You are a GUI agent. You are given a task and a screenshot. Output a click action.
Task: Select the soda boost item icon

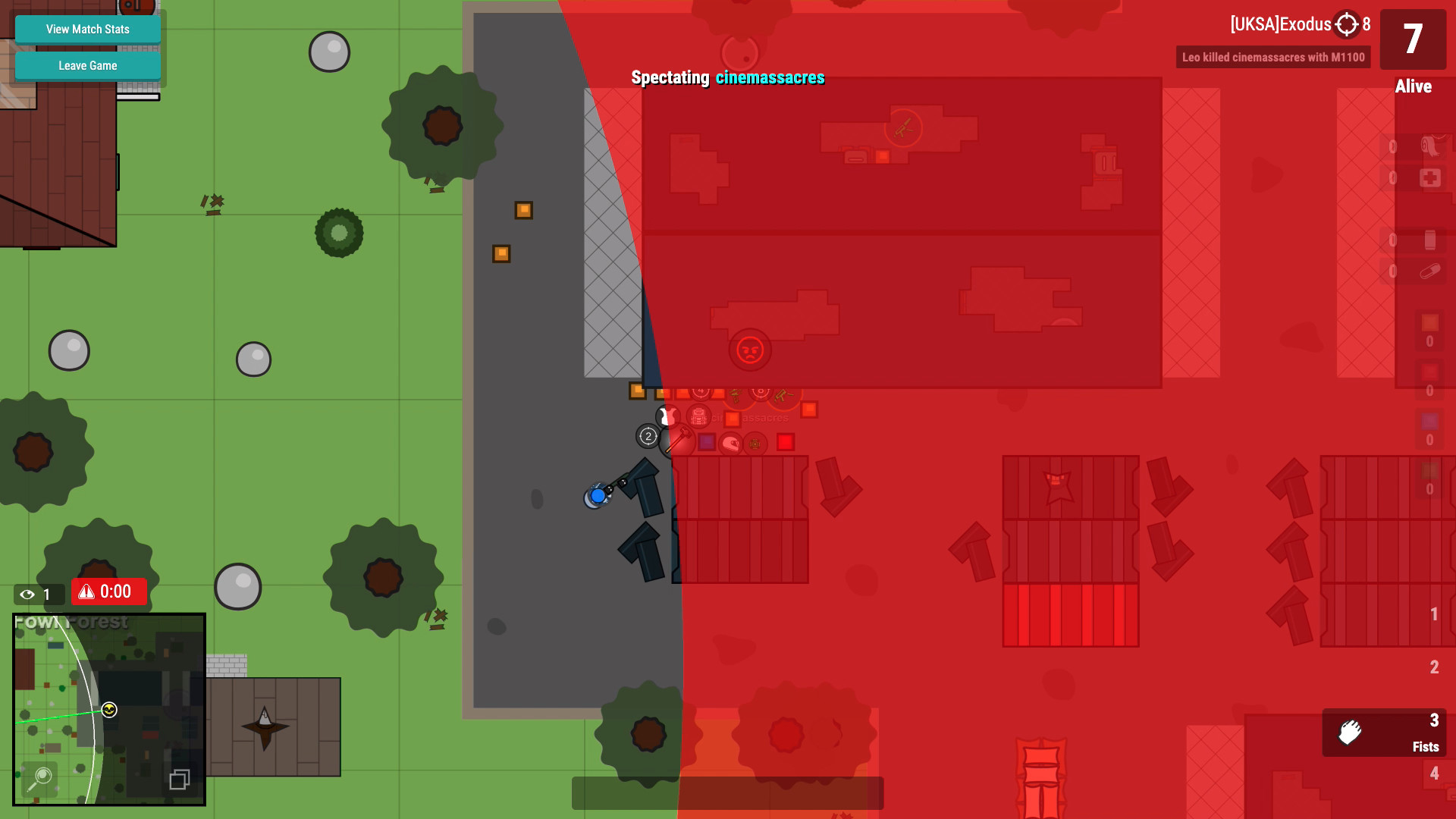[x=1429, y=240]
